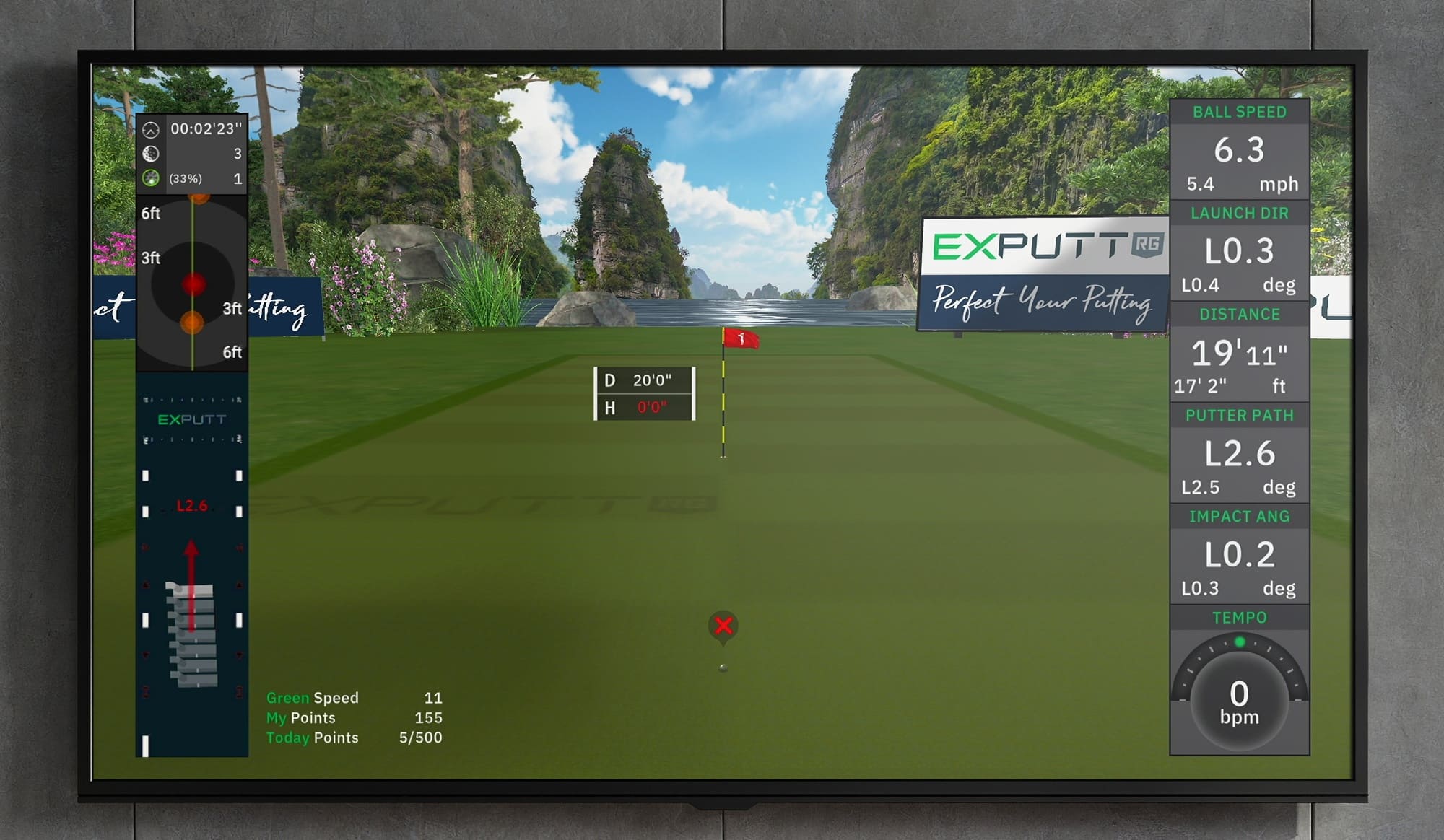Click the red putter path arrow graphic
Screen dimensions: 1444x840
pyautogui.click(x=191, y=577)
